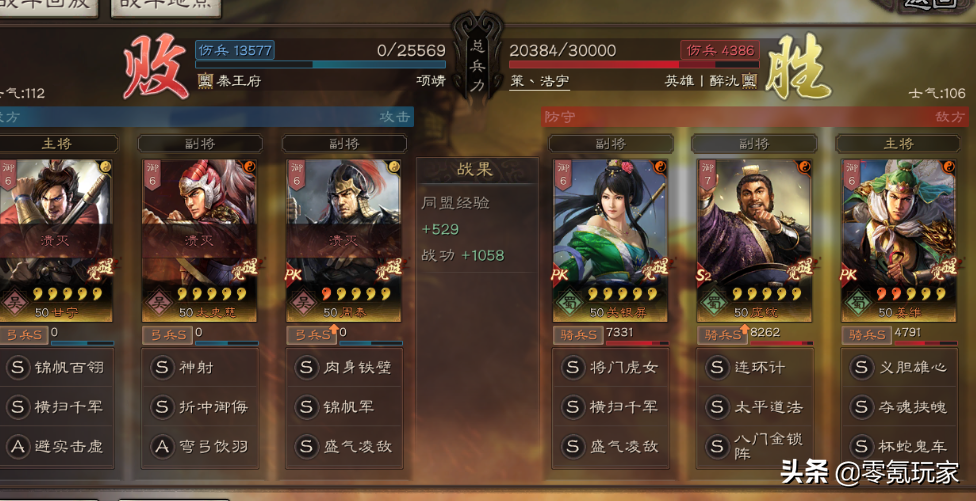Show the 肉身铁壁 skill details

pyautogui.click(x=345, y=367)
